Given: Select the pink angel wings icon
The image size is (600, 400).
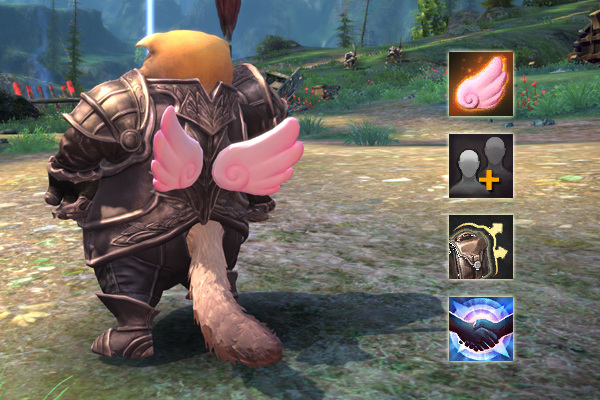Looking at the screenshot, I should pos(481,84).
